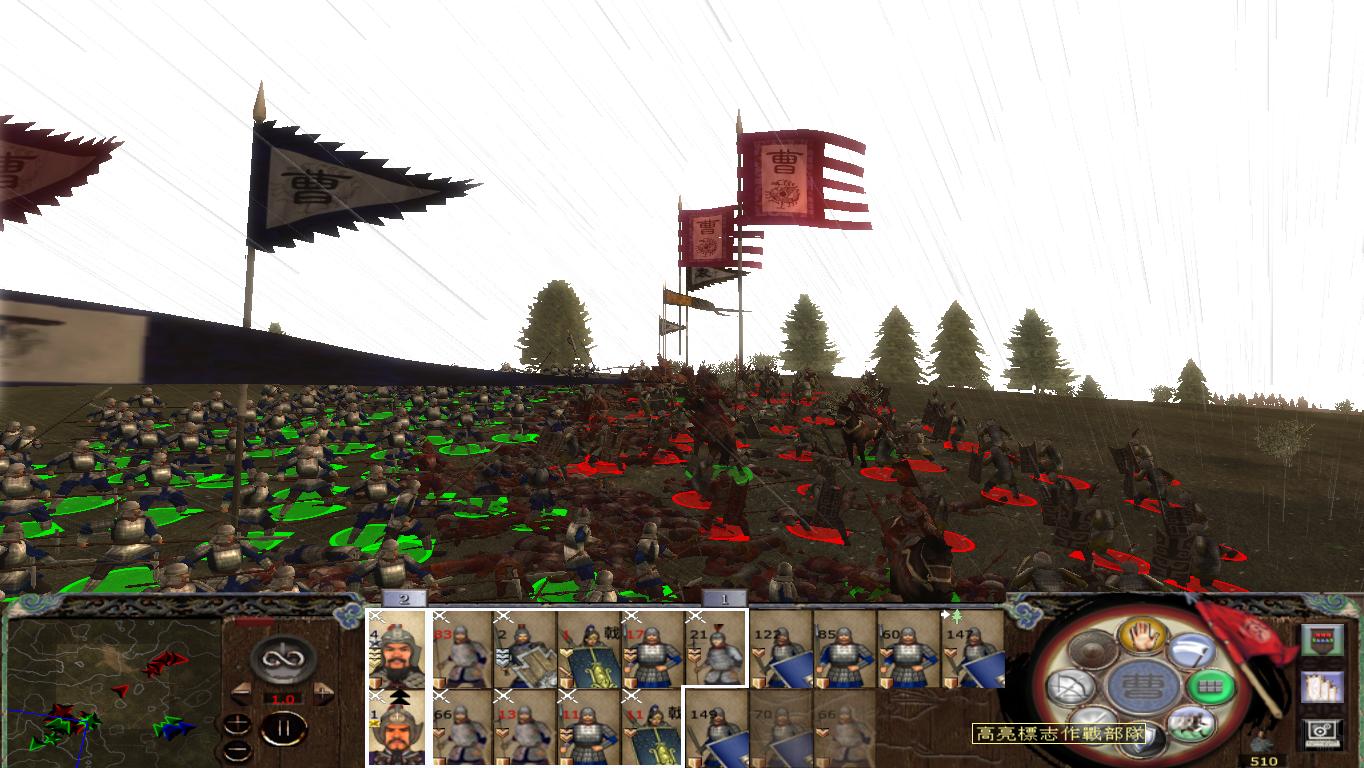This screenshot has width=1364, height=768.
Task: Give the halt order with the hand icon
Action: click(x=1141, y=637)
